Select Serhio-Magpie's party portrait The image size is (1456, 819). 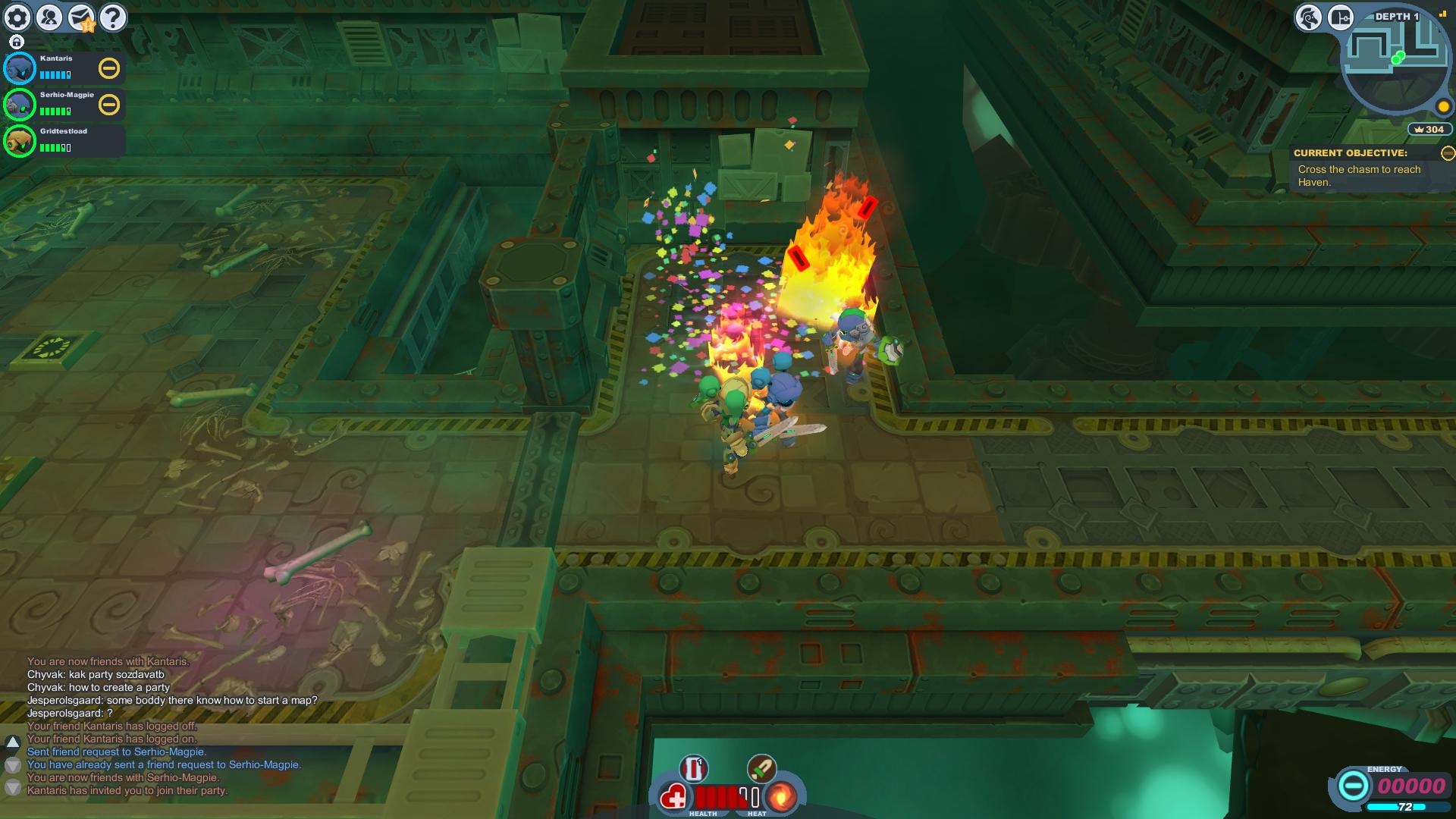(x=20, y=105)
